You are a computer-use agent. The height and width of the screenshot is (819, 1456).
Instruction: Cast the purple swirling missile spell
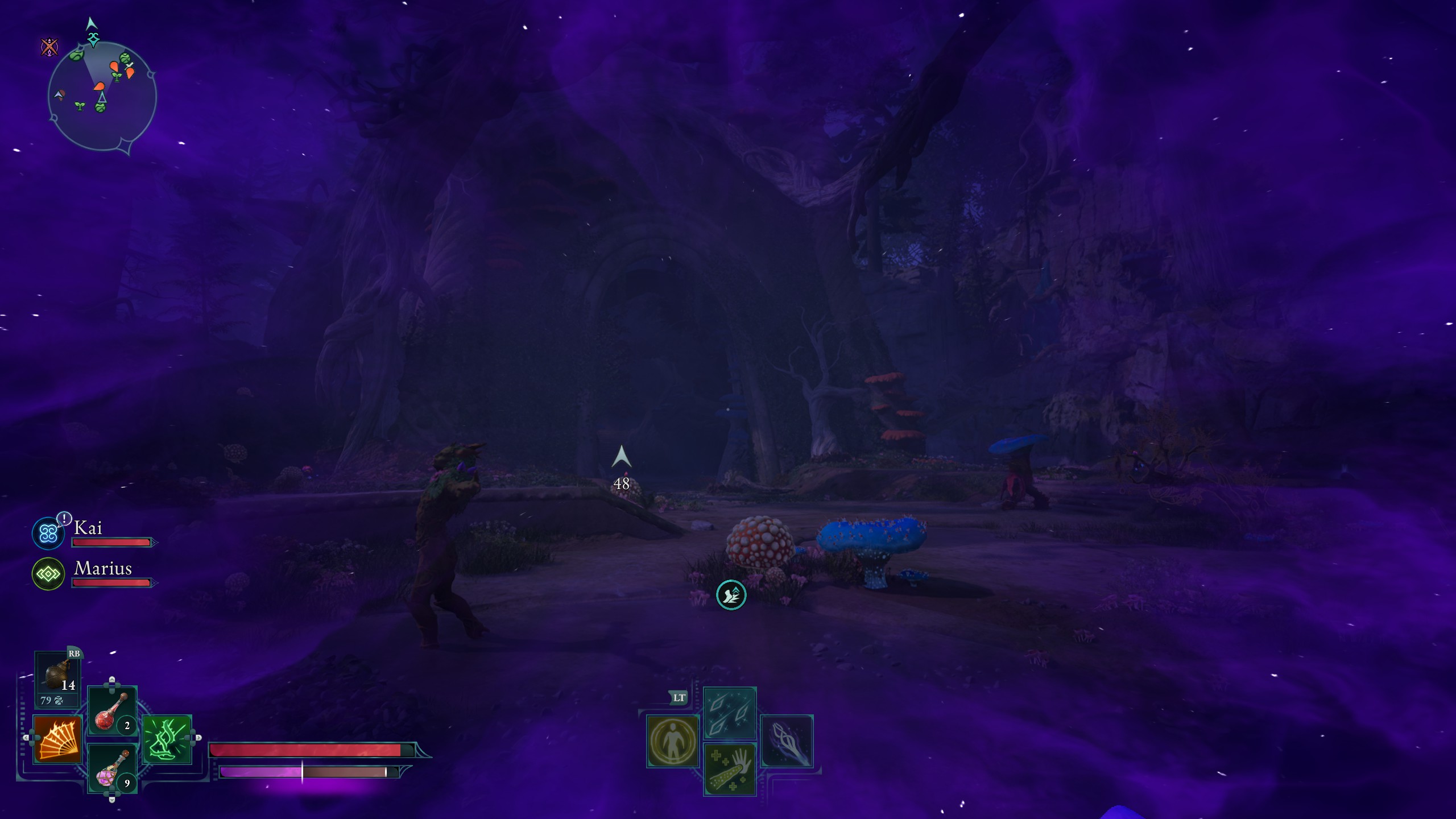(787, 741)
